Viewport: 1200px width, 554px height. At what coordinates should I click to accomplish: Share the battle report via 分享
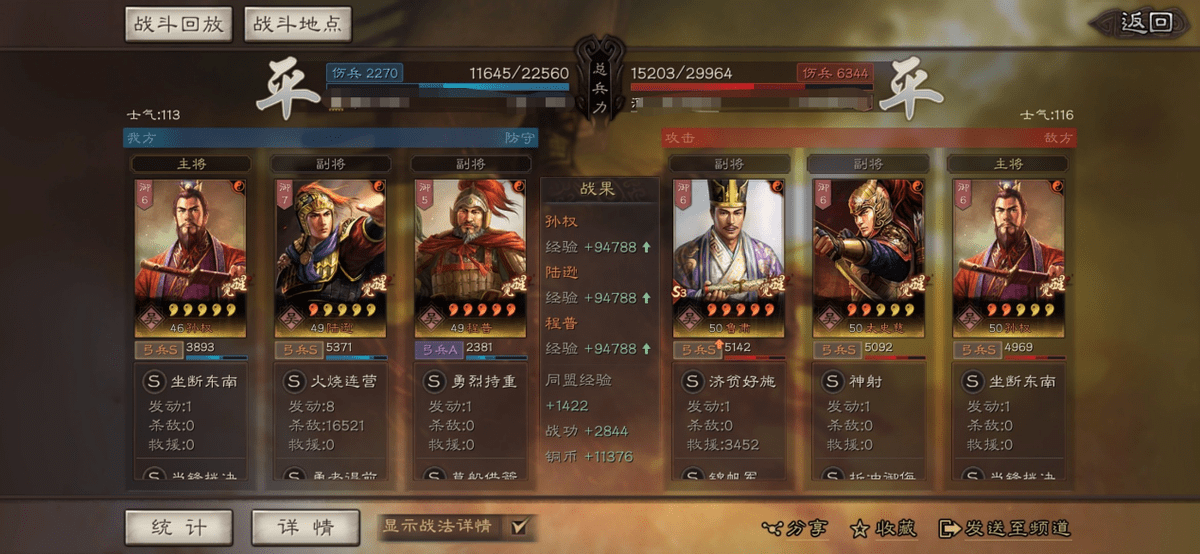(795, 528)
